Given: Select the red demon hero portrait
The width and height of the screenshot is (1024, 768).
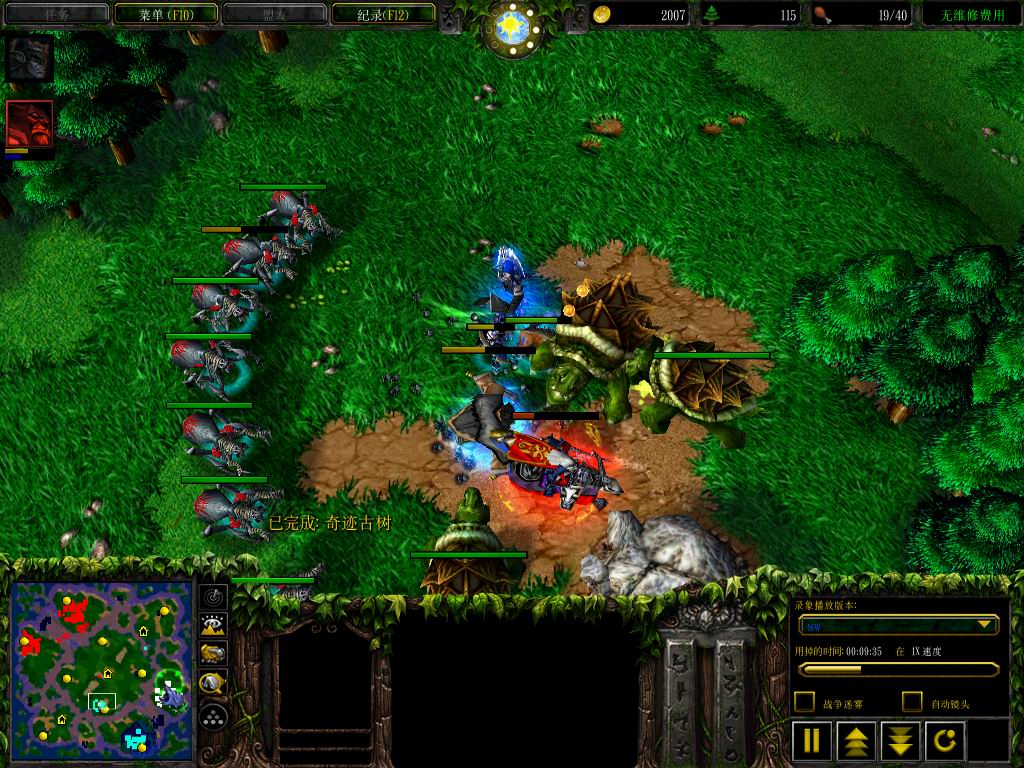Looking at the screenshot, I should [29, 124].
